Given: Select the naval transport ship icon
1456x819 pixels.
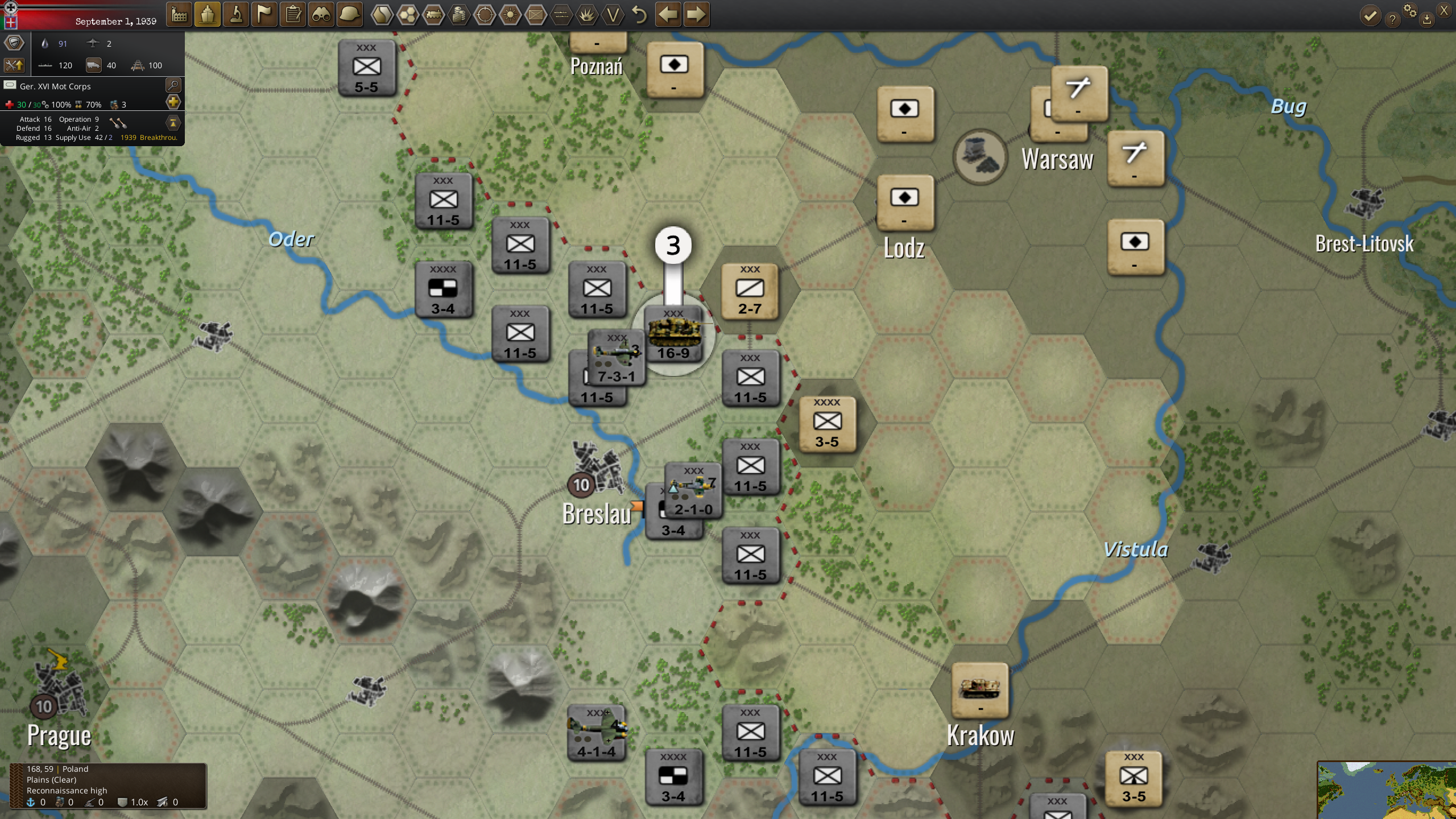Looking at the screenshot, I should click(x=208, y=15).
